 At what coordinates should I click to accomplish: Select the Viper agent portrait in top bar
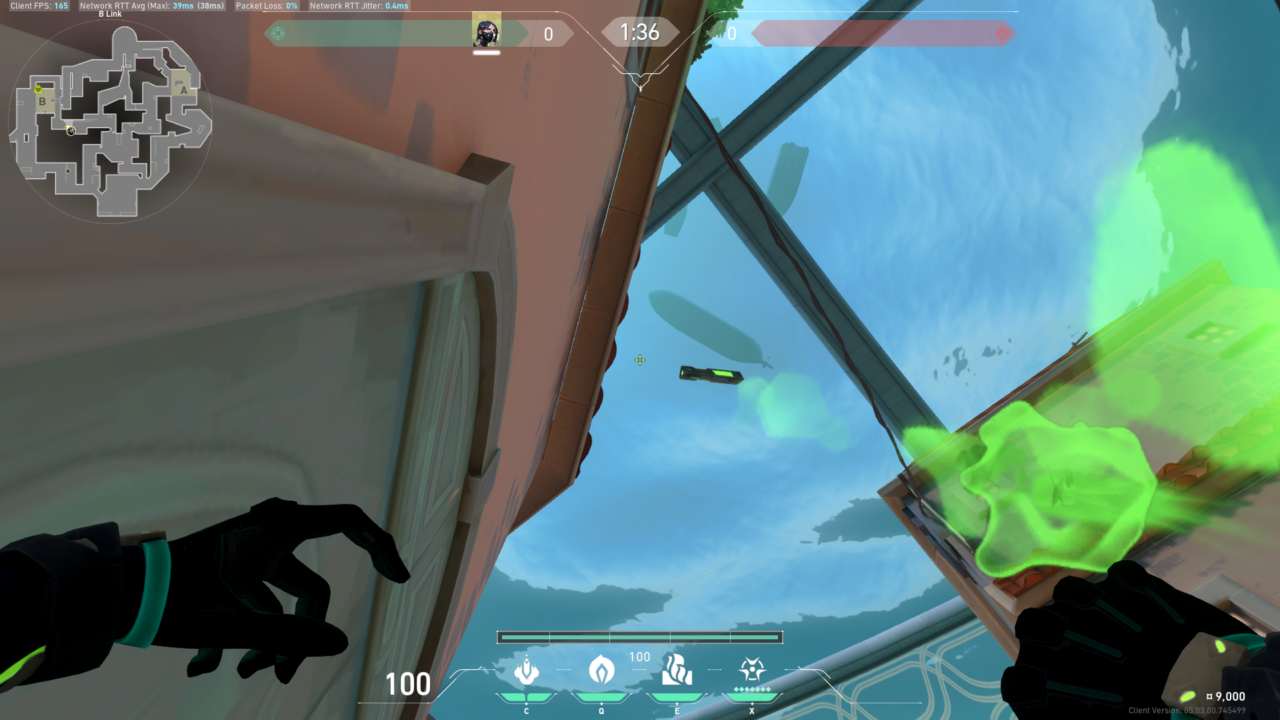pos(486,33)
